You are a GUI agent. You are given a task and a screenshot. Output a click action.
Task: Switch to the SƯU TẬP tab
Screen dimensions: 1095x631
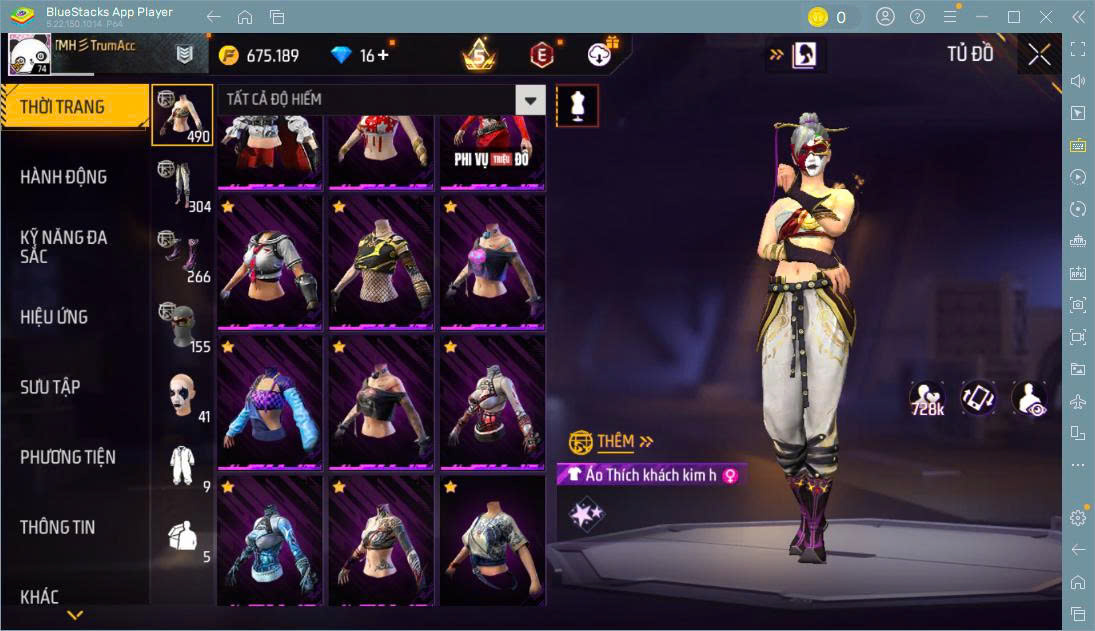point(50,387)
